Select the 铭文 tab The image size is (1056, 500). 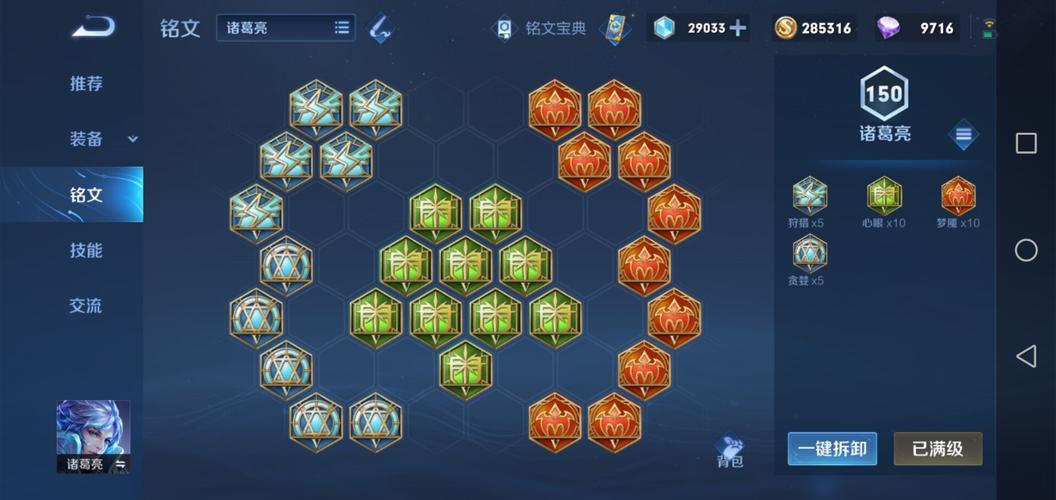[x=86, y=194]
